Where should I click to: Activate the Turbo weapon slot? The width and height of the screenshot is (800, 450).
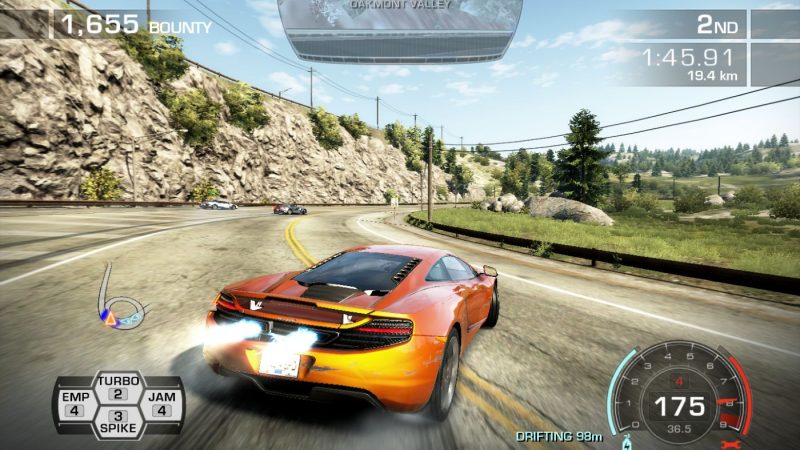click(x=118, y=387)
